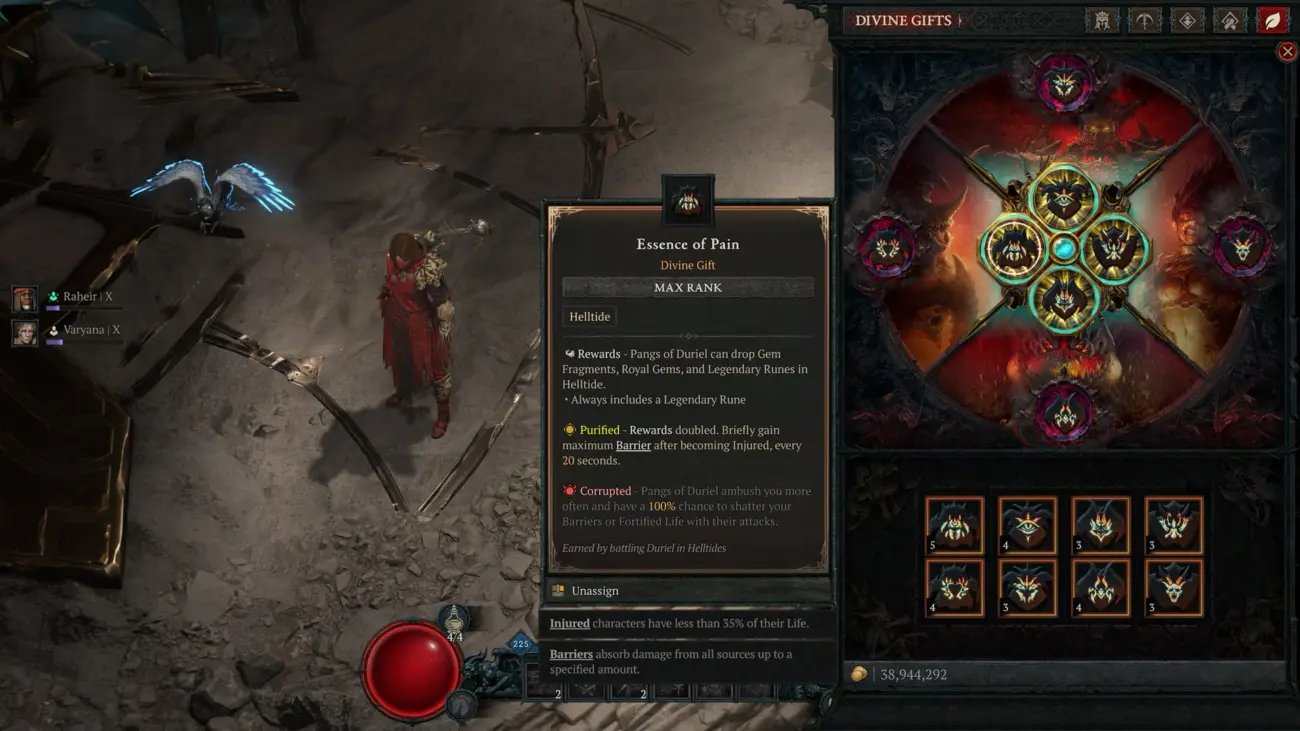Viewport: 1300px width, 731px height.
Task: Click the Helltide tag on the tooltip
Action: click(588, 316)
